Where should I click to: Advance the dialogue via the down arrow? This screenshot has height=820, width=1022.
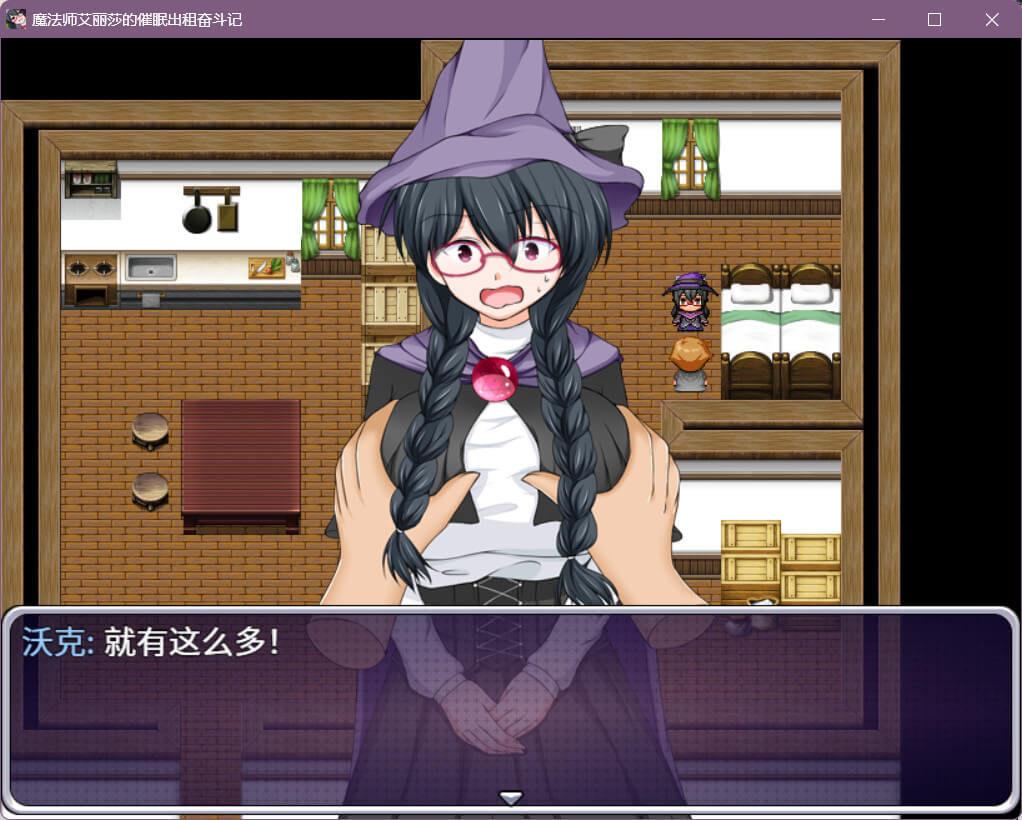(x=511, y=797)
